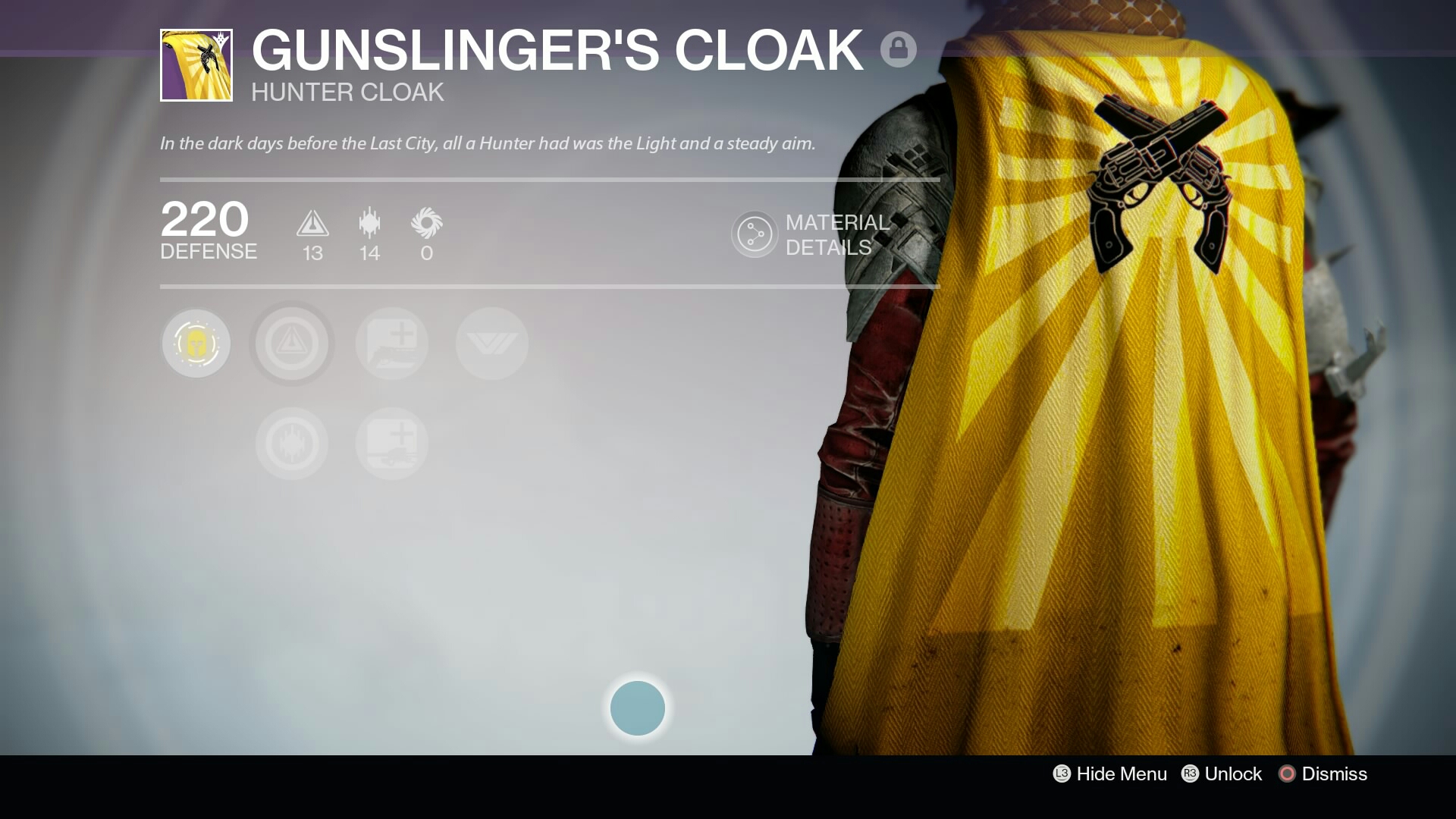Click Hide Menu at bottom right

point(1109,774)
